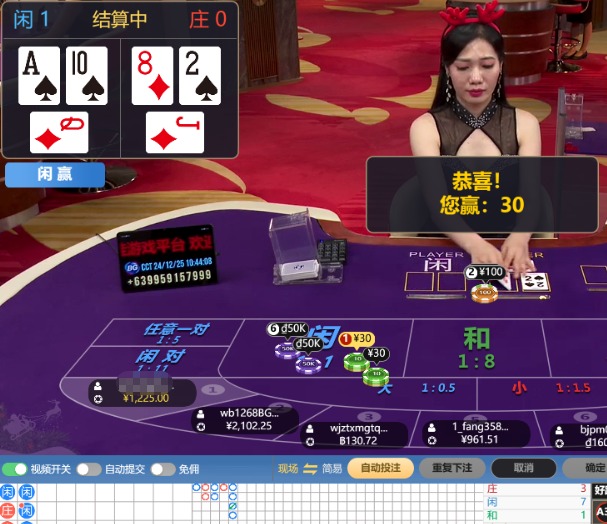607x524 pixels.
Task: Bet on the 闲对 player pair area
Action: tap(161, 357)
